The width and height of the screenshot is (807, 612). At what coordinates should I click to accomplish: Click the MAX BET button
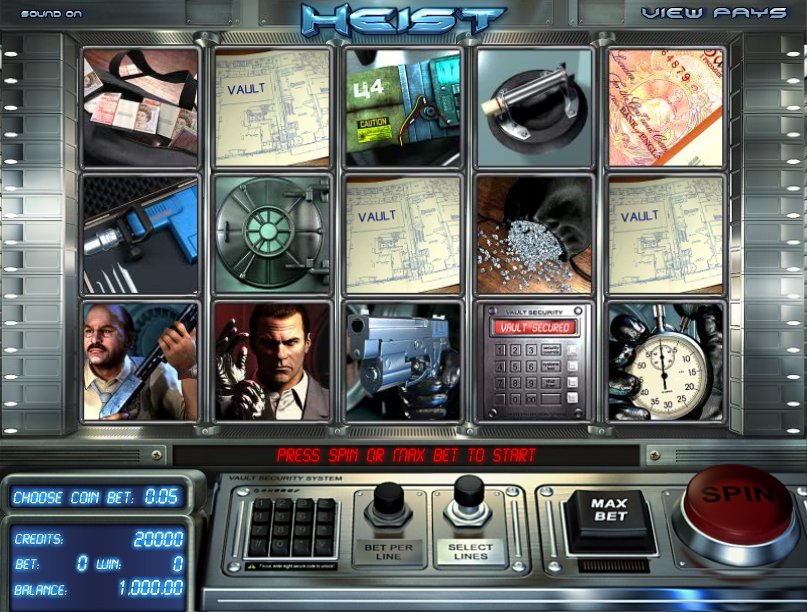click(x=607, y=512)
